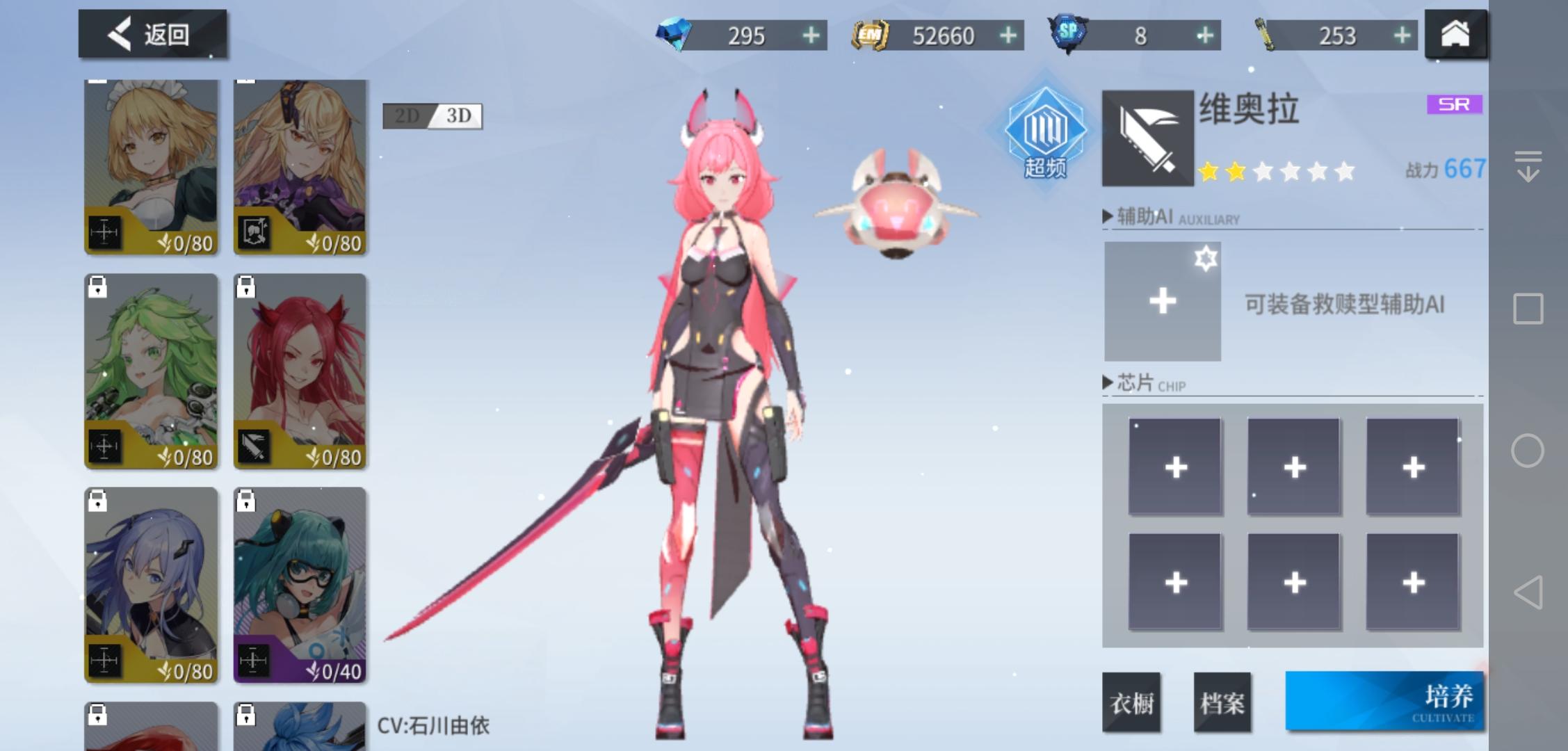Open the 培养 Cultivate screen

coord(1384,701)
